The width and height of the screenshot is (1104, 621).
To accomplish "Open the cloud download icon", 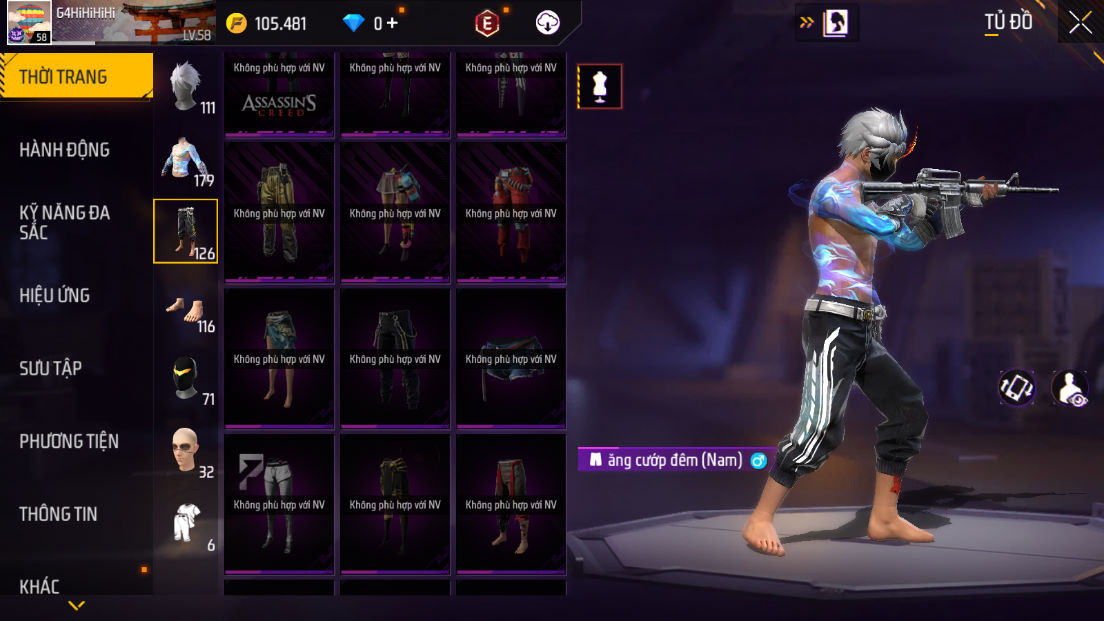I will [x=548, y=23].
